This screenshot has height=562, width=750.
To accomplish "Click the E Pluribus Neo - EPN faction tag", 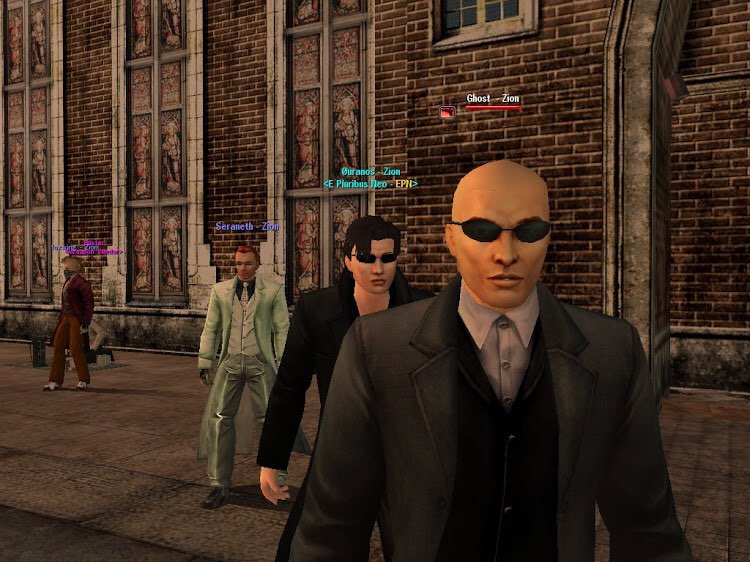I will click(x=370, y=184).
